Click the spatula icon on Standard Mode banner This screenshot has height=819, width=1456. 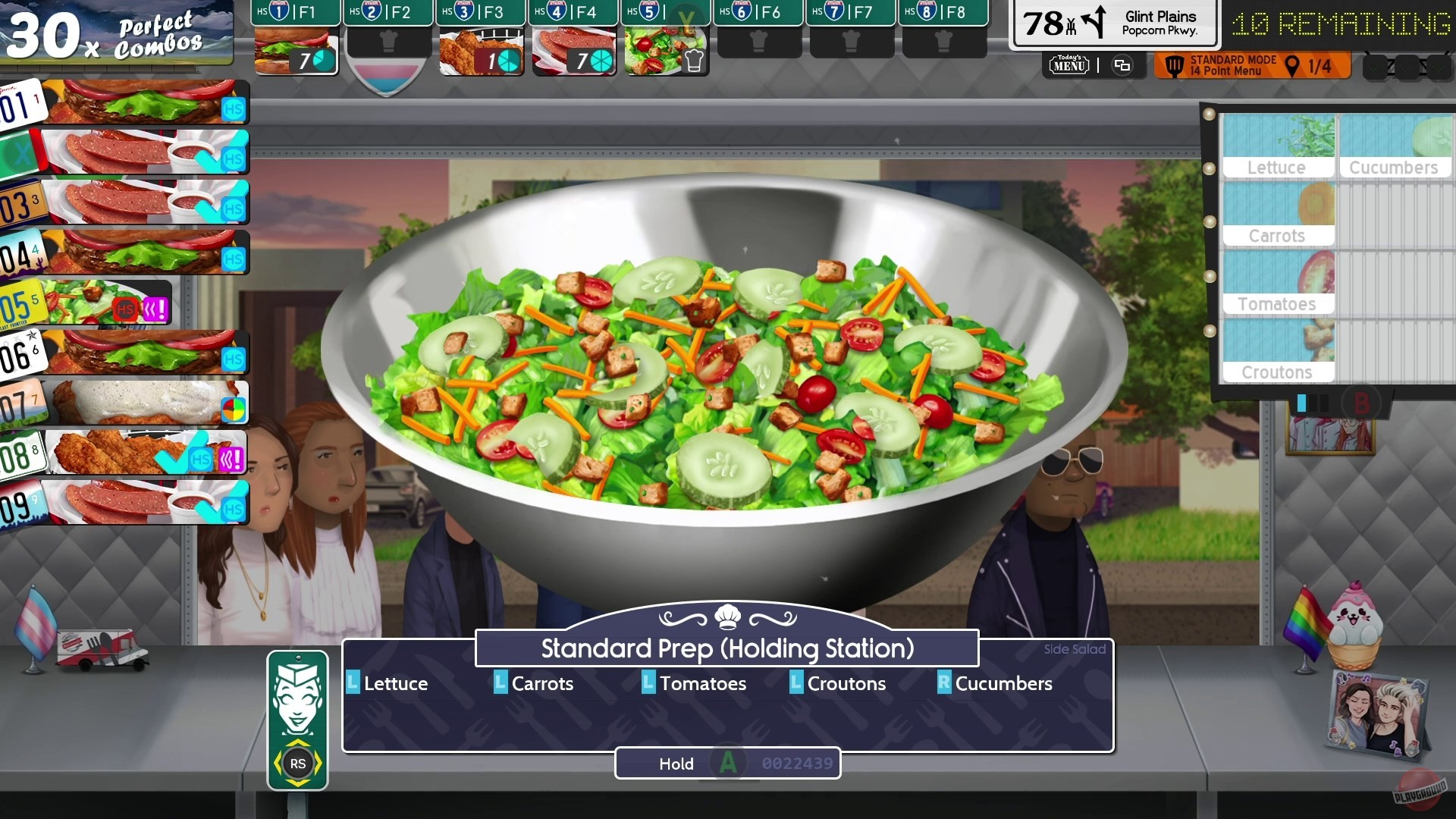(1175, 67)
